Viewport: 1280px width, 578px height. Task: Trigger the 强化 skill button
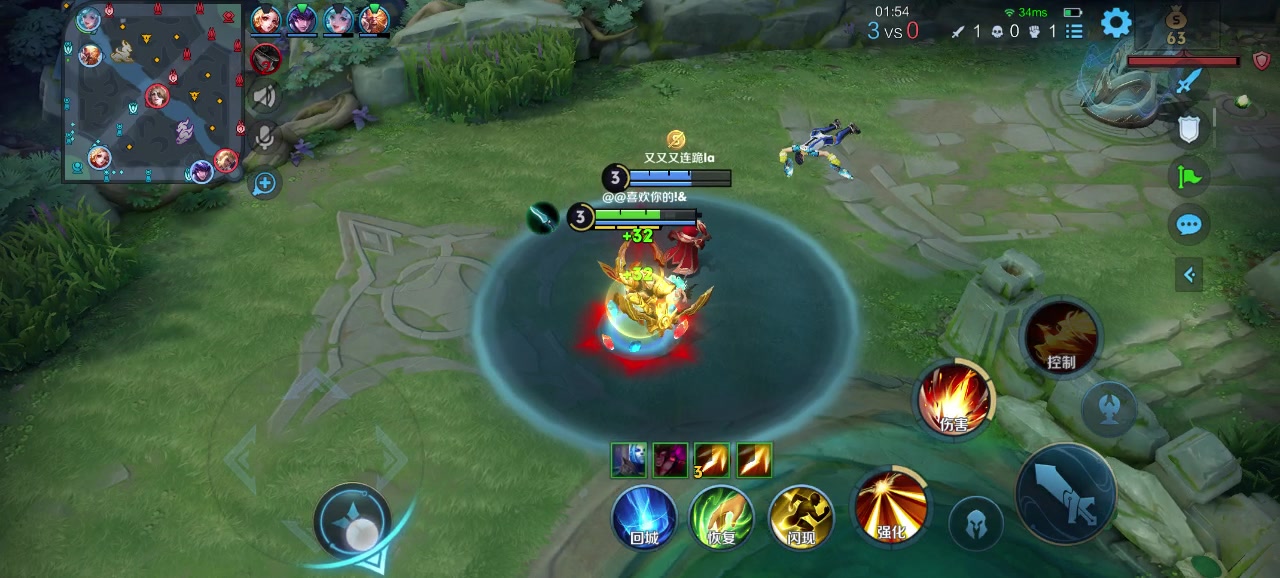(890, 506)
